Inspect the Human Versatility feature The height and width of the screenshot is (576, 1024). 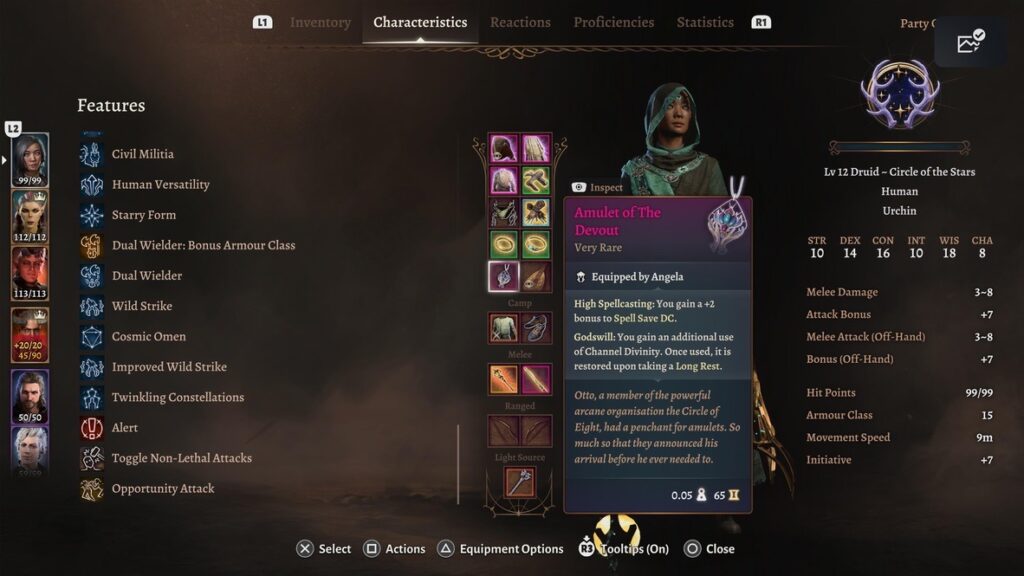[160, 185]
